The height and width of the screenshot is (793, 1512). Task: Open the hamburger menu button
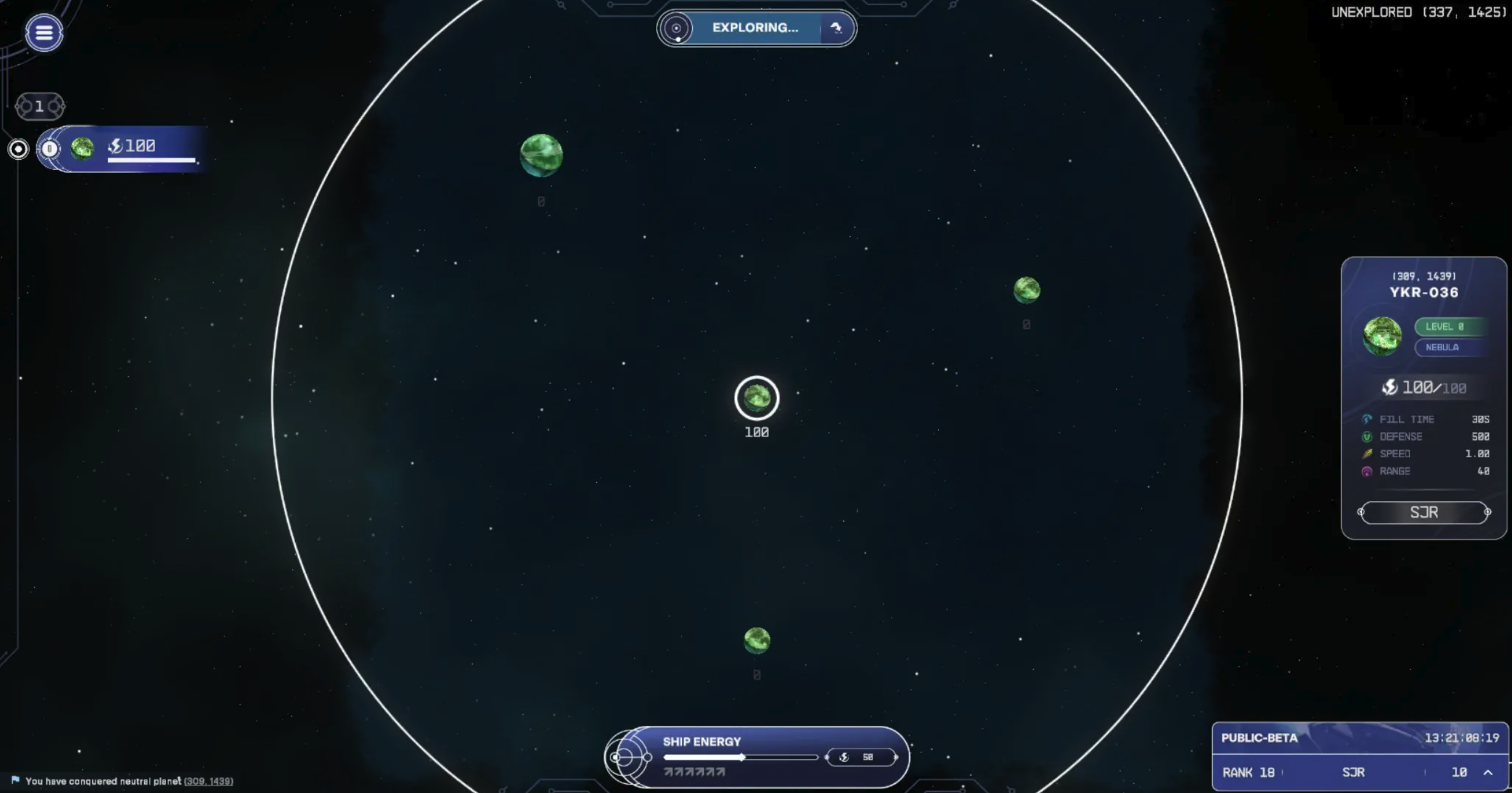(x=44, y=32)
